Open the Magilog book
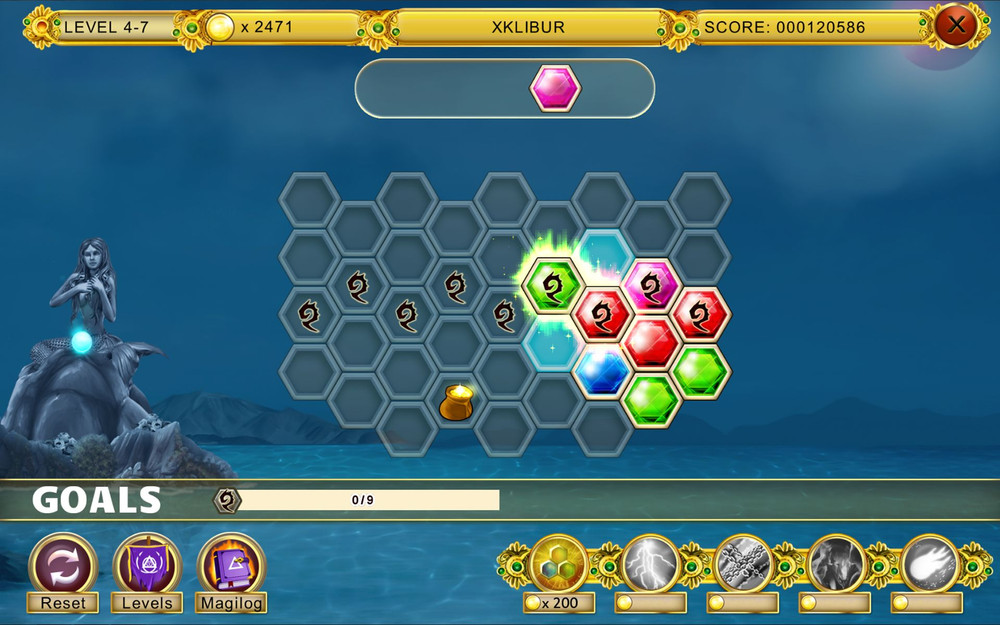This screenshot has width=1000, height=625. (x=232, y=562)
